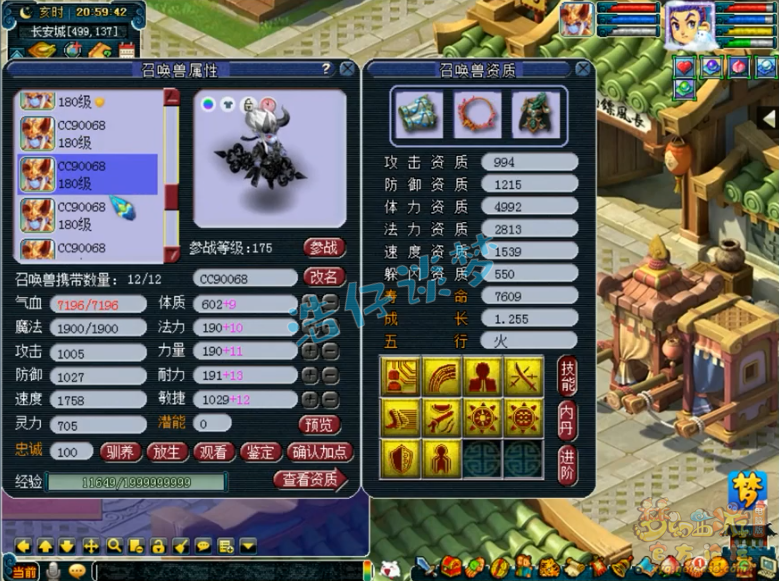The height and width of the screenshot is (581, 779).
Task: Click the 观看 view button
Action: [x=212, y=451]
